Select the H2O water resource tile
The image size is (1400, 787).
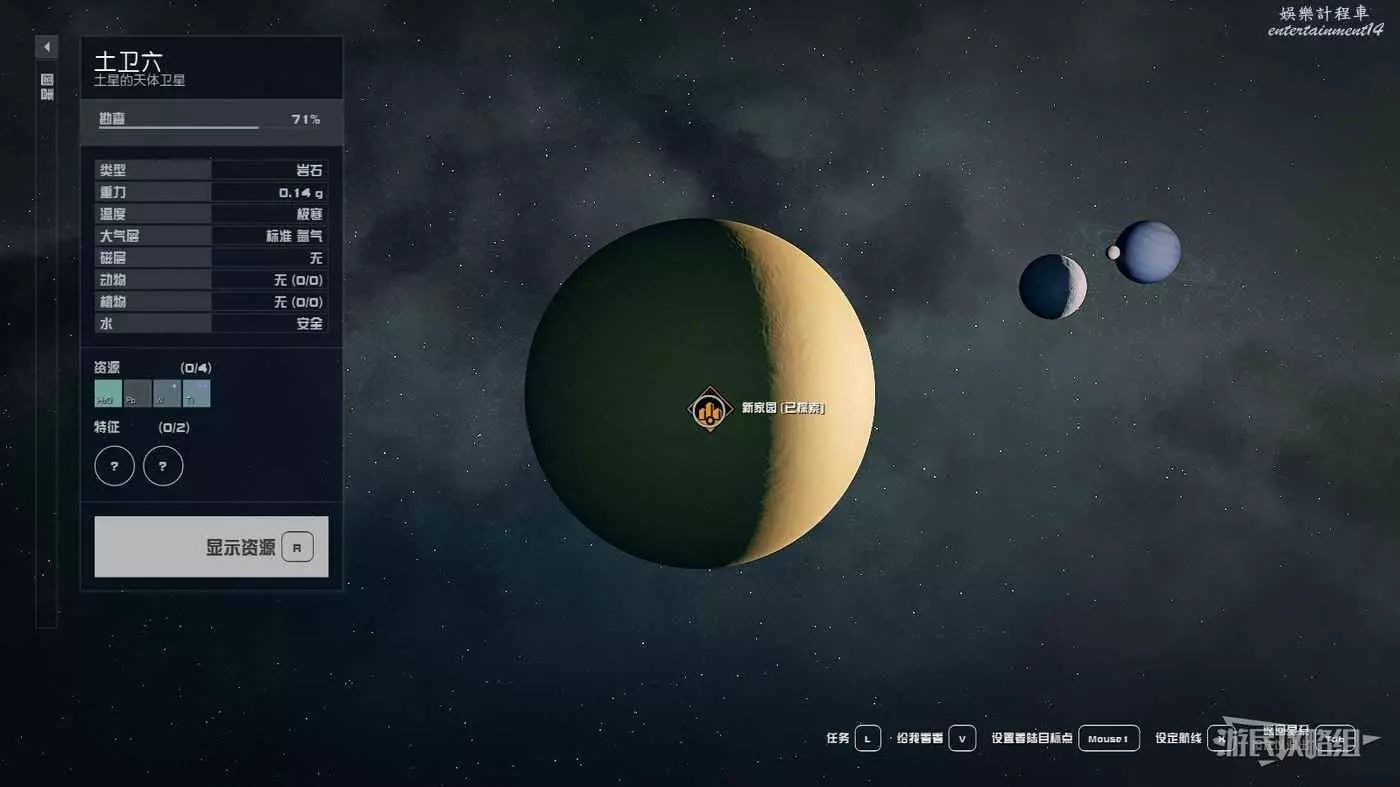pos(108,393)
